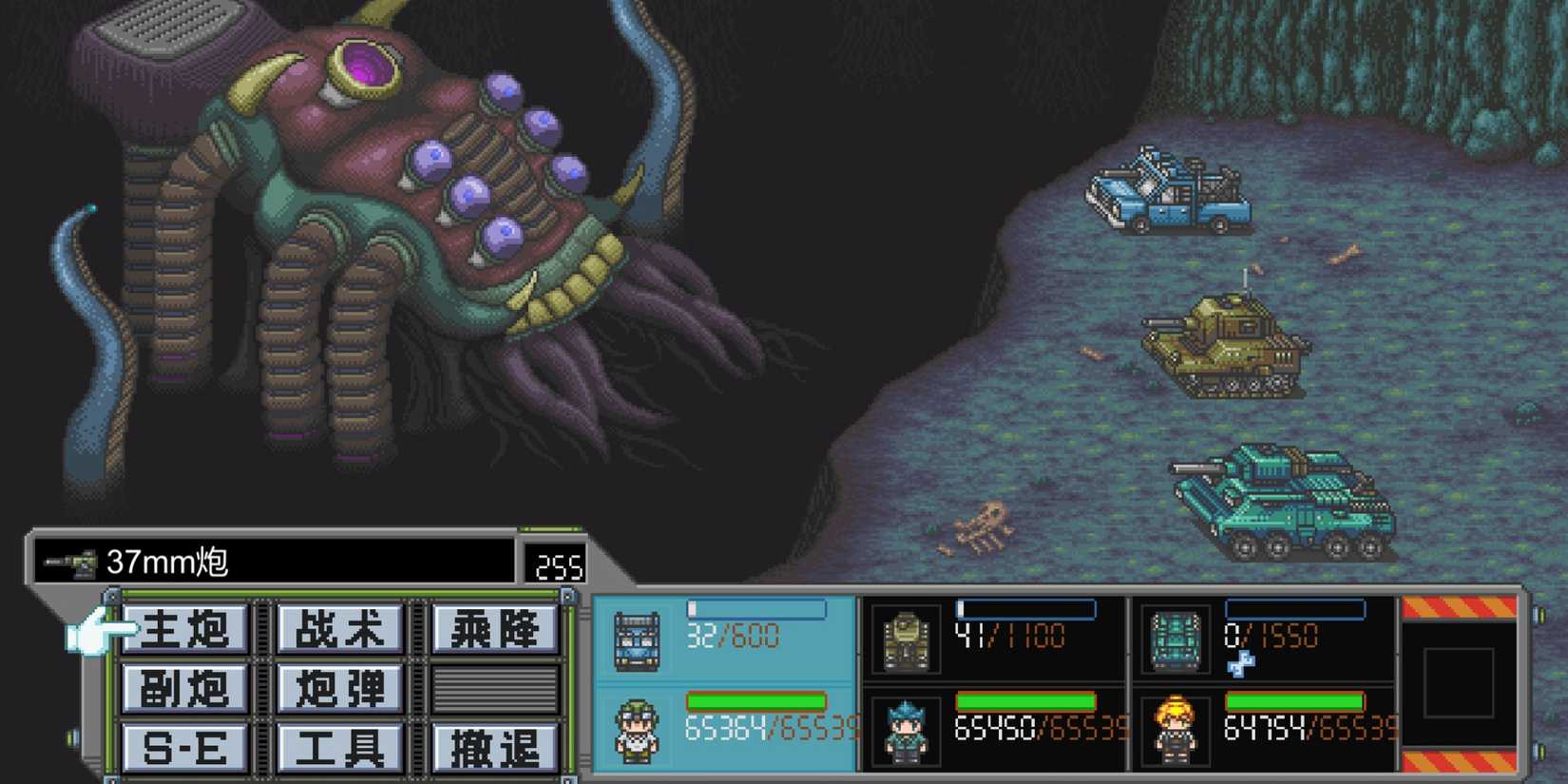Click the blue truck icon in the first status panel
1568x784 pixels.
[x=638, y=639]
